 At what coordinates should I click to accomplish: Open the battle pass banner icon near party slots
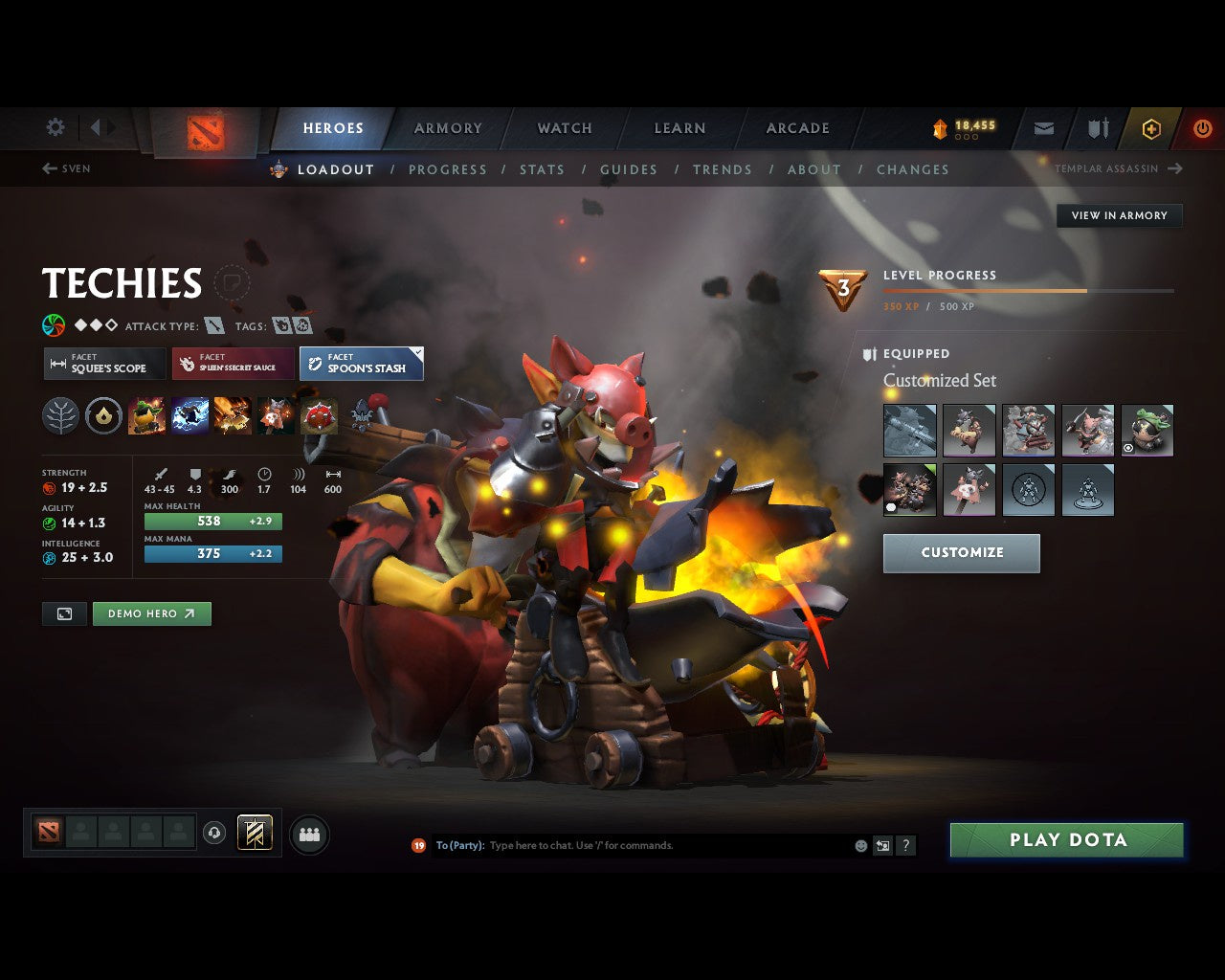click(x=254, y=833)
